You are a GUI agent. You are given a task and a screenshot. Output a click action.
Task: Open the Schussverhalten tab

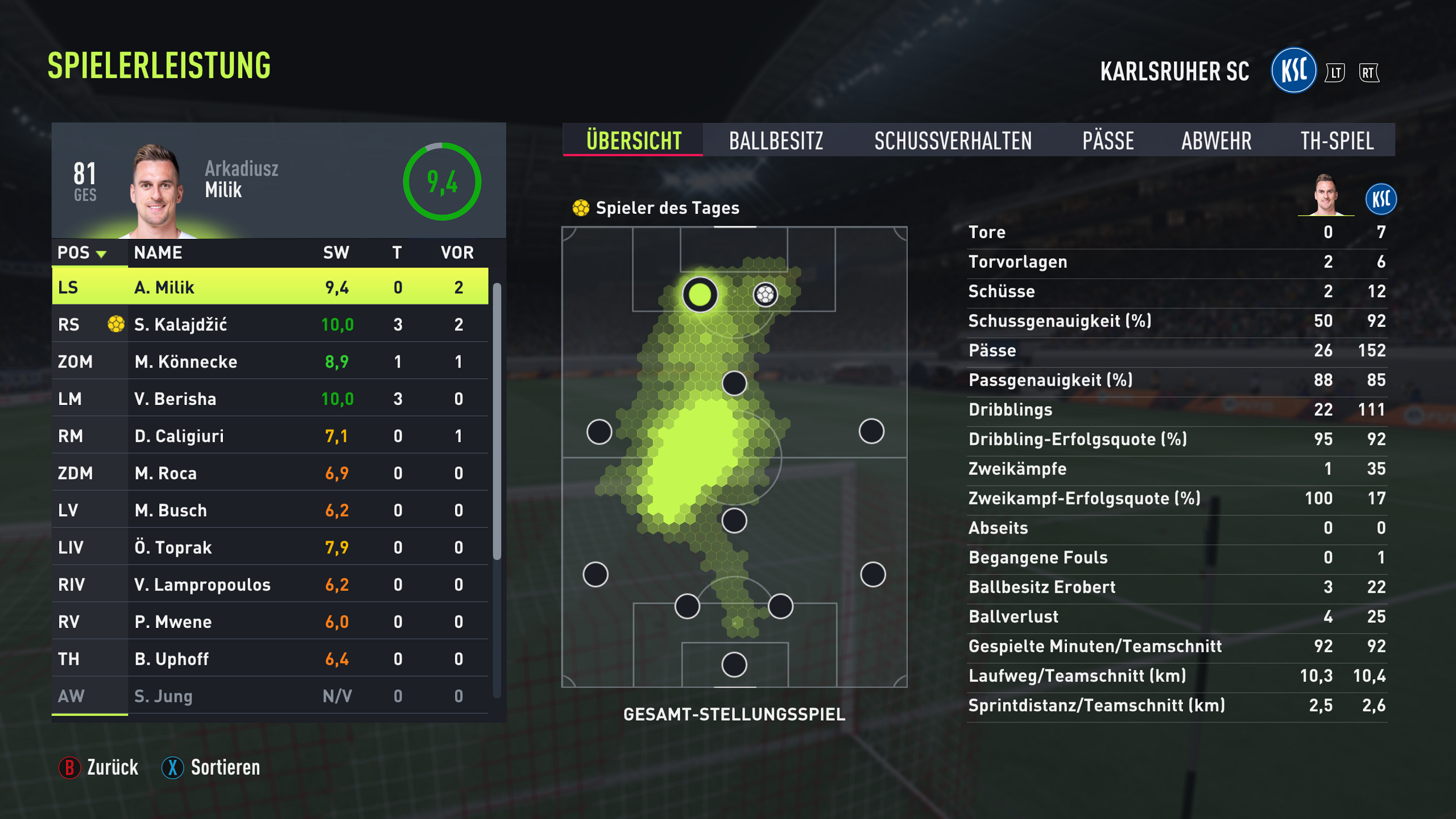tap(953, 140)
